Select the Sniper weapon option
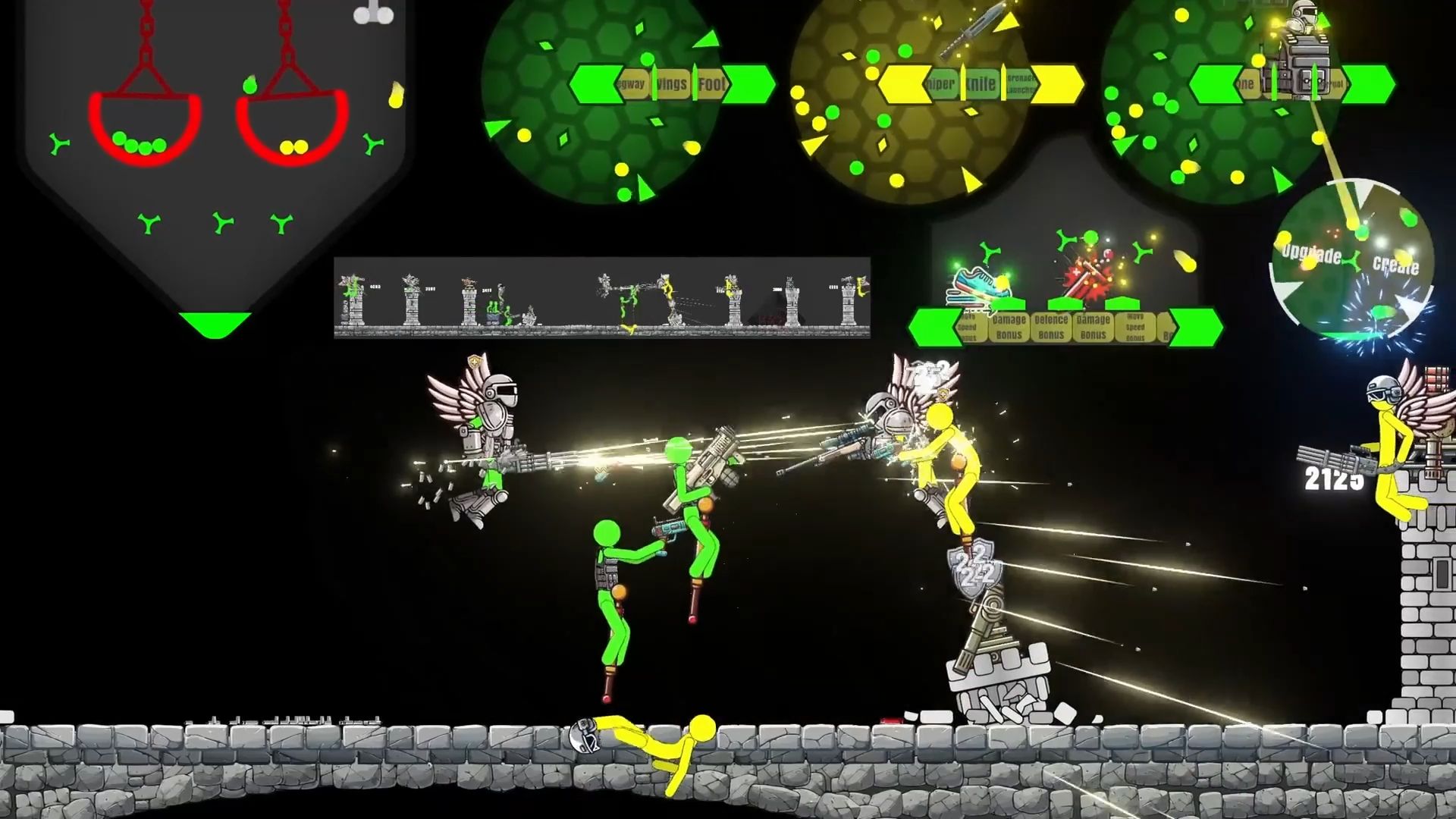Screen dimensions: 1456x819 click(940, 85)
